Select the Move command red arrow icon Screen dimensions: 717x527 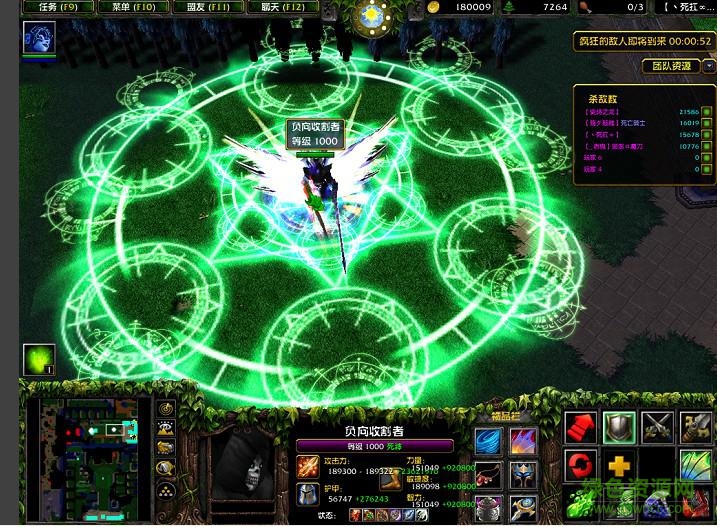tap(582, 427)
